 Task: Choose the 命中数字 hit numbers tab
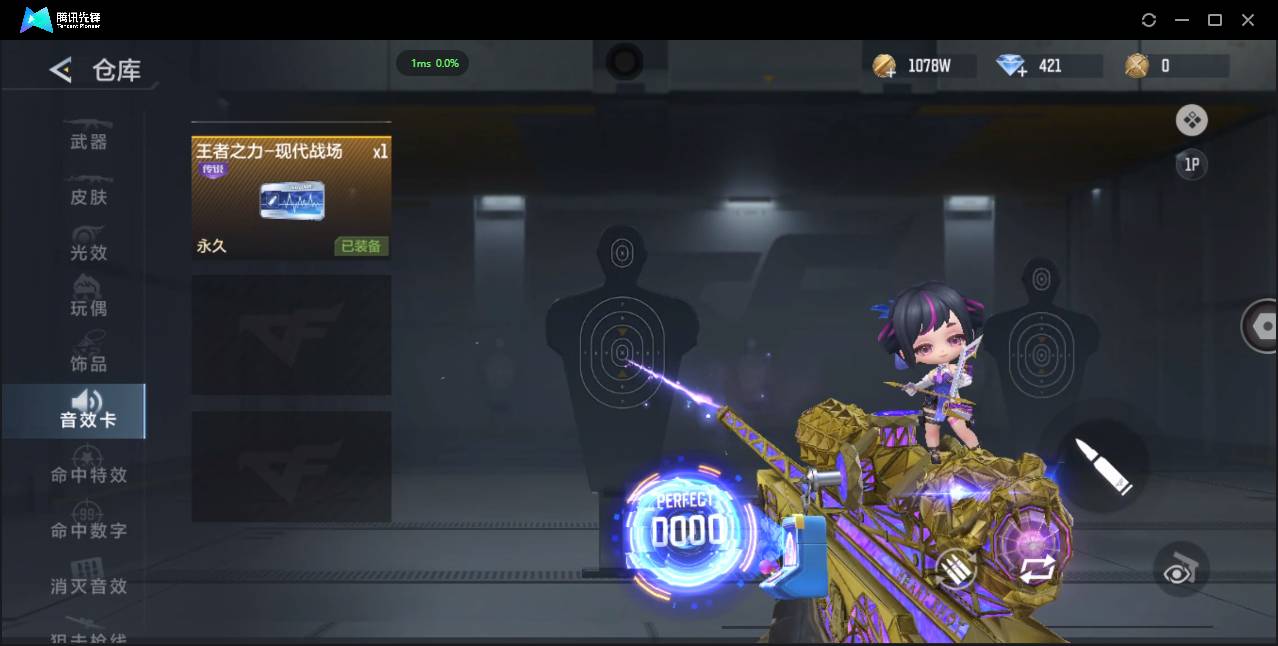[x=88, y=530]
